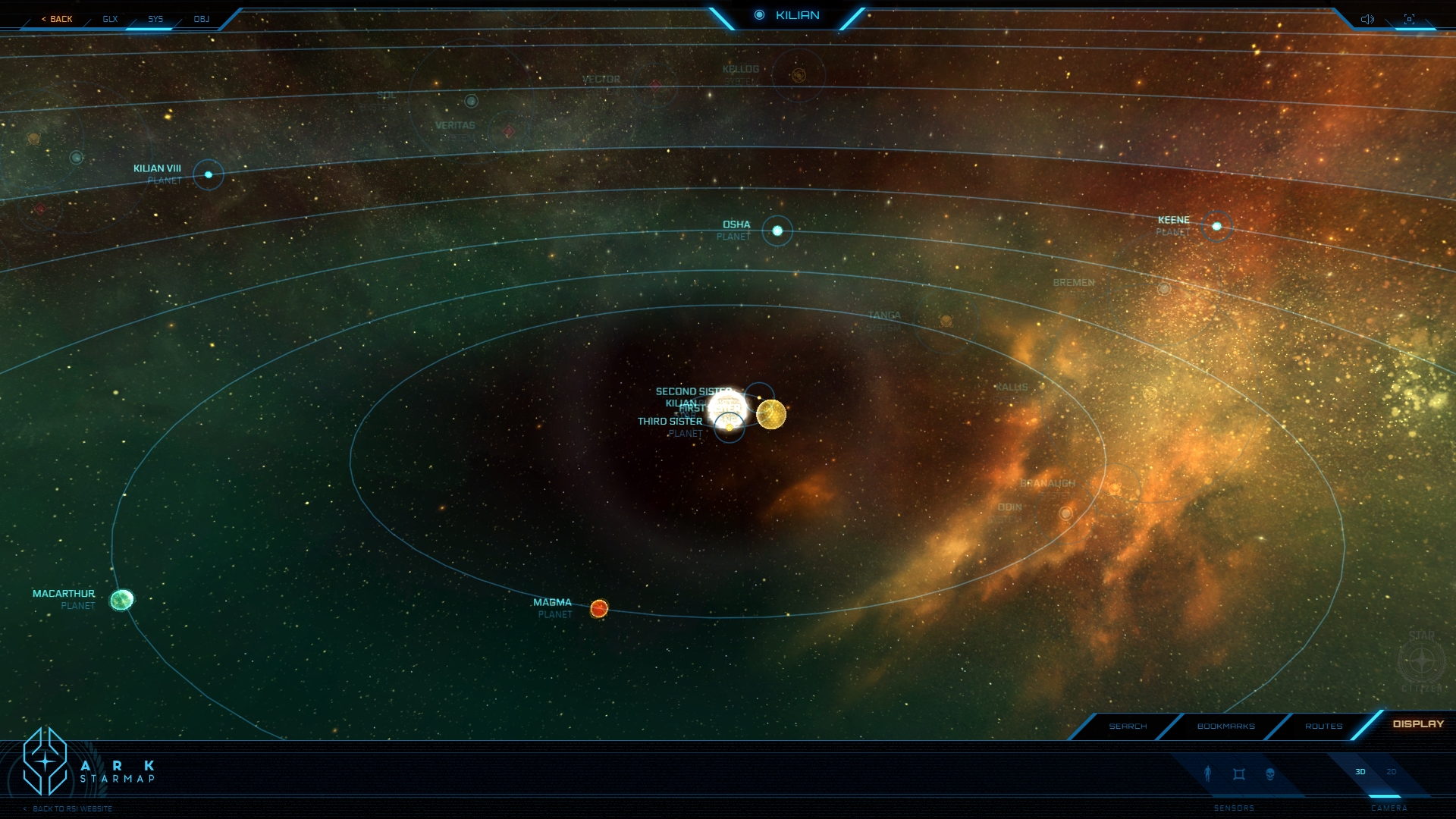Screen dimensions: 1456x819
Task: Set camera to 2D mode
Action: [1392, 772]
